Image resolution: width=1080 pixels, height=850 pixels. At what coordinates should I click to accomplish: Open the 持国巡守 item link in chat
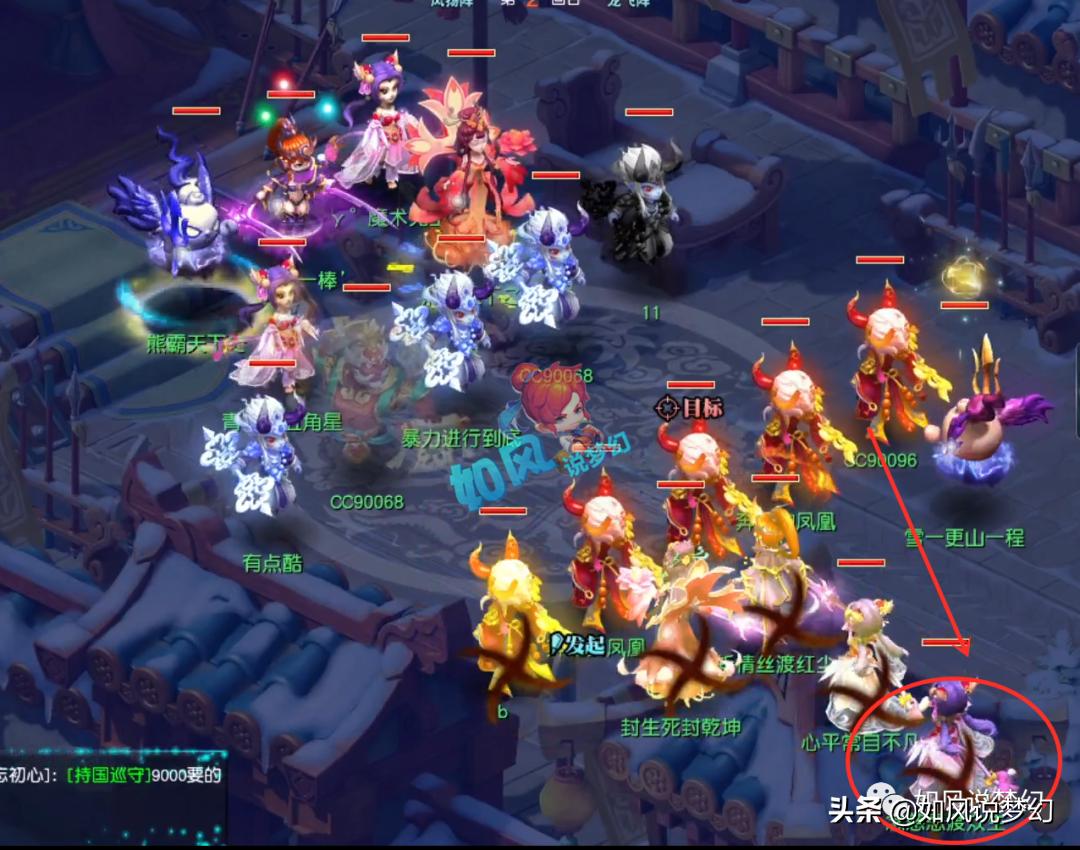(x=108, y=775)
